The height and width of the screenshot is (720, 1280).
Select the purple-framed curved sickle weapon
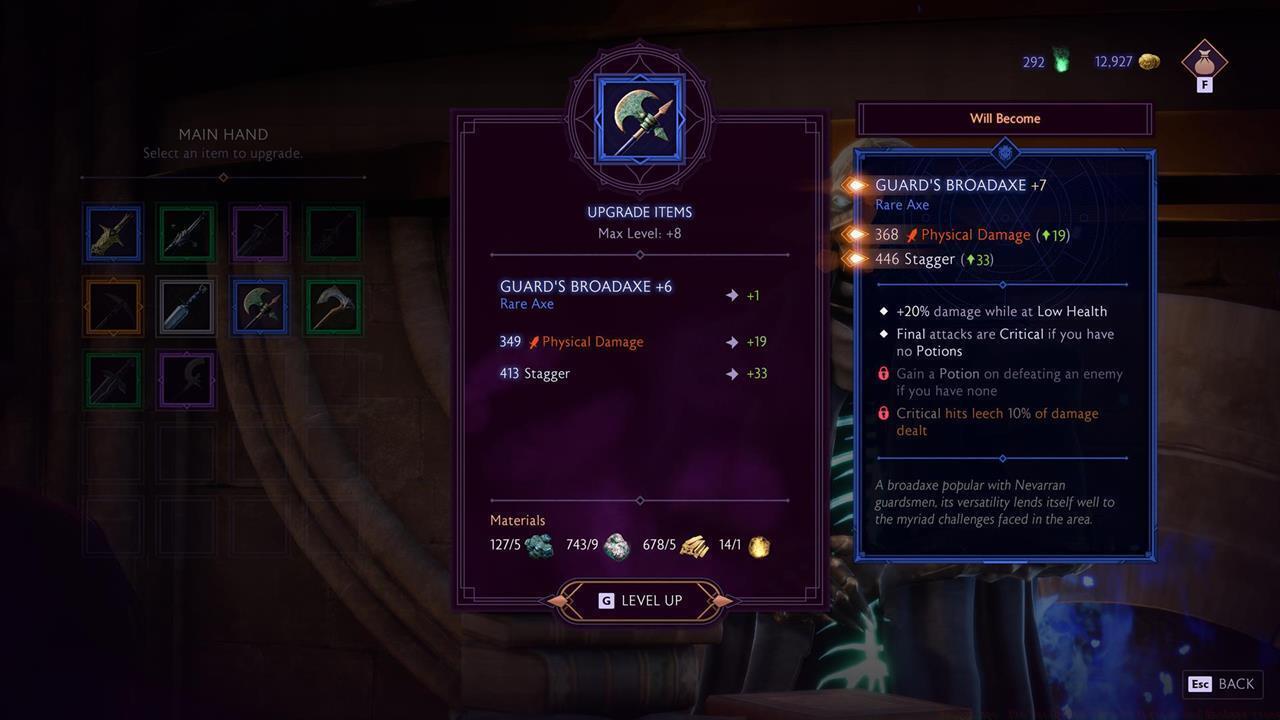click(x=186, y=380)
